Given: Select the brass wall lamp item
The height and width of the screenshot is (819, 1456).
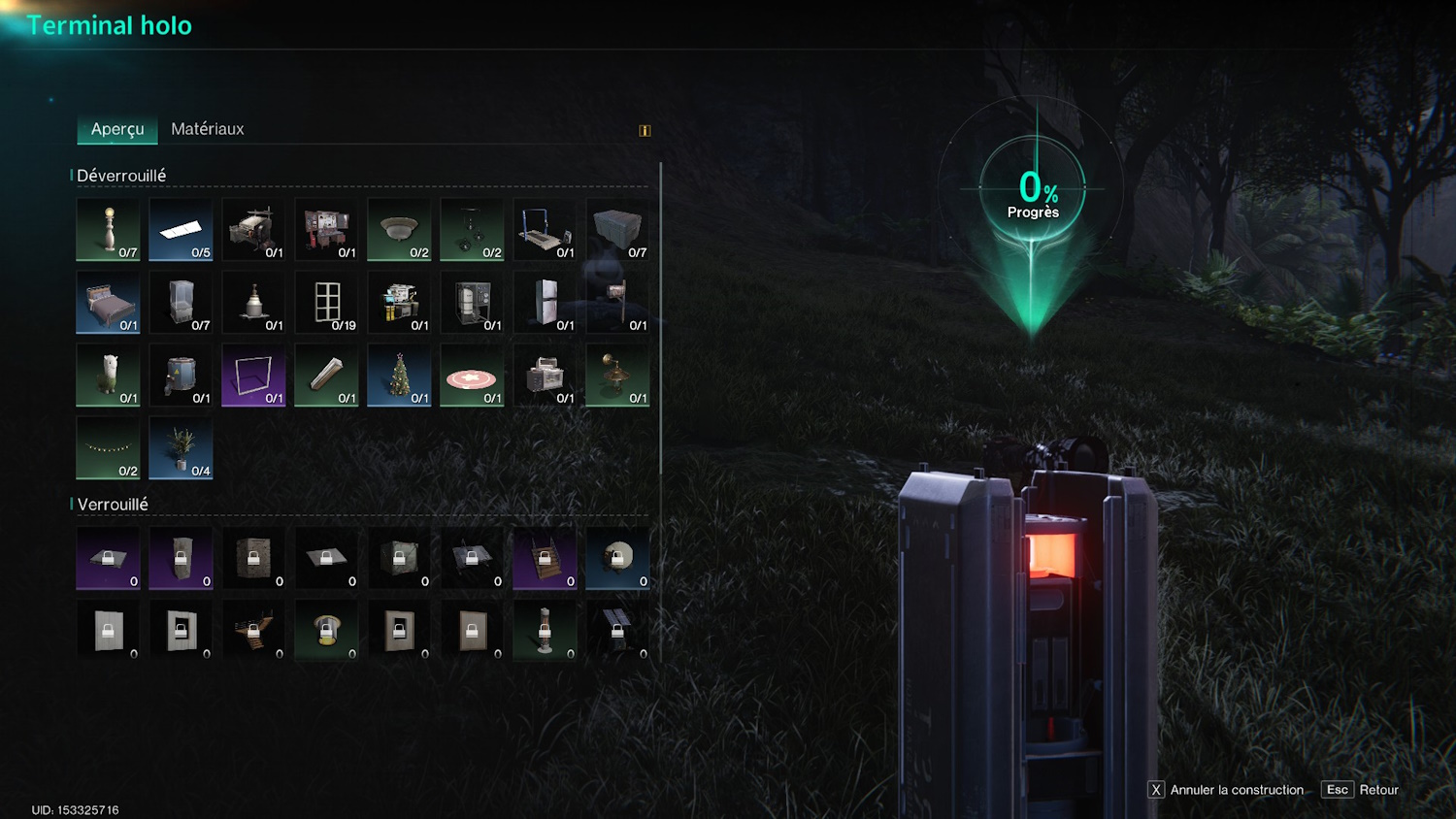Looking at the screenshot, I should [x=617, y=376].
